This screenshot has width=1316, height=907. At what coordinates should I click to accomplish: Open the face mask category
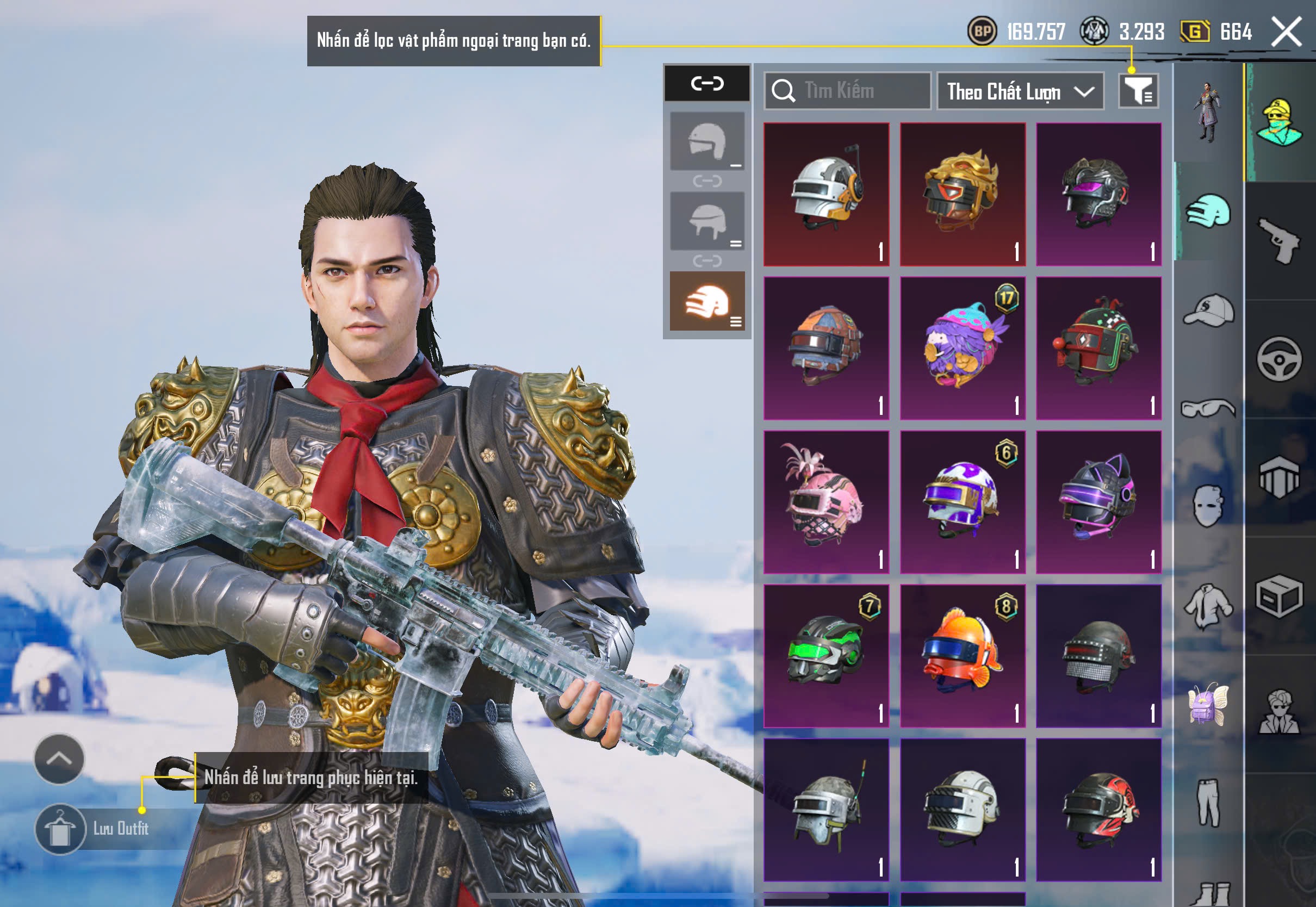(x=1208, y=506)
